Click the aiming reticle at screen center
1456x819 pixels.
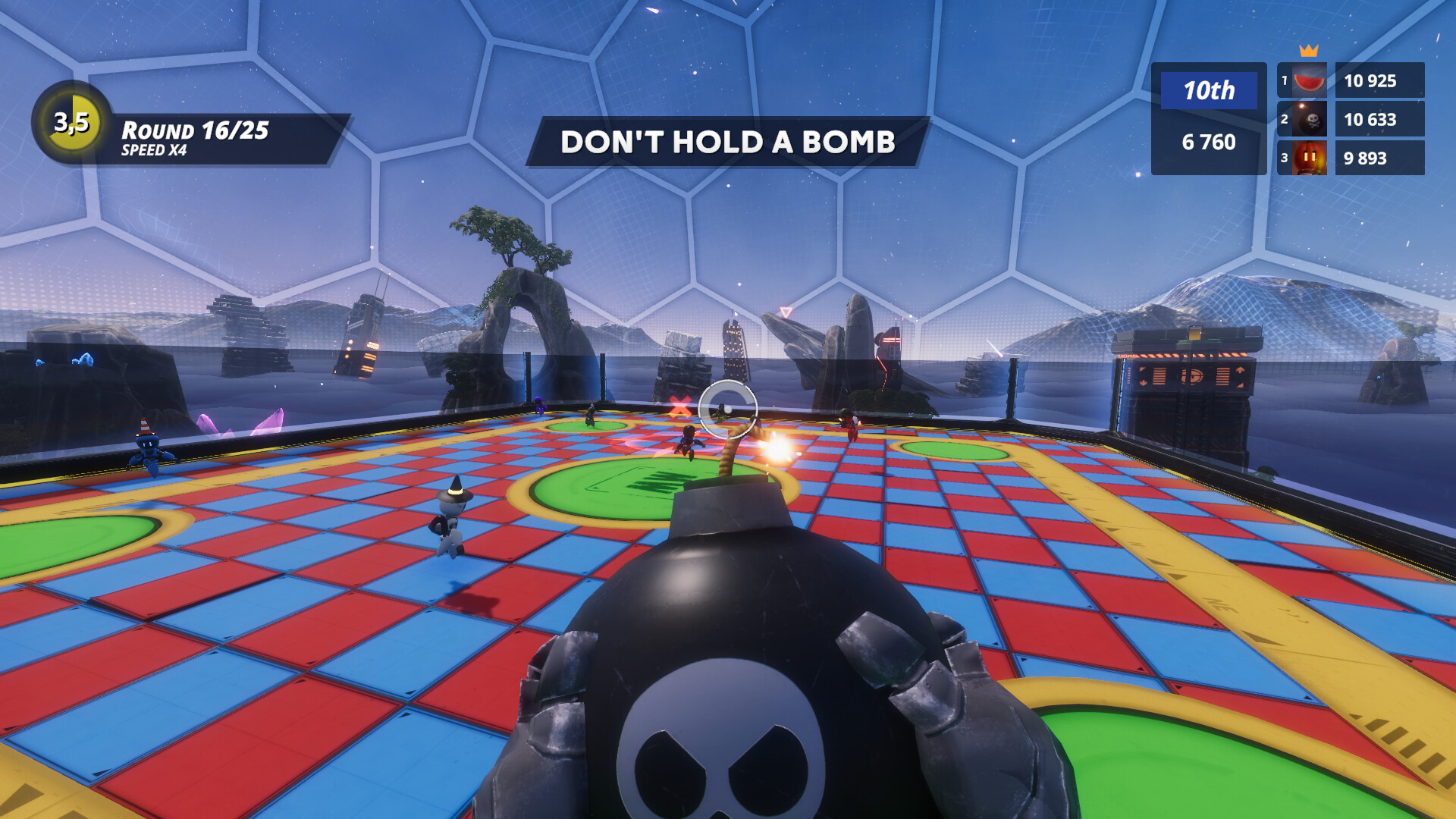728,409
